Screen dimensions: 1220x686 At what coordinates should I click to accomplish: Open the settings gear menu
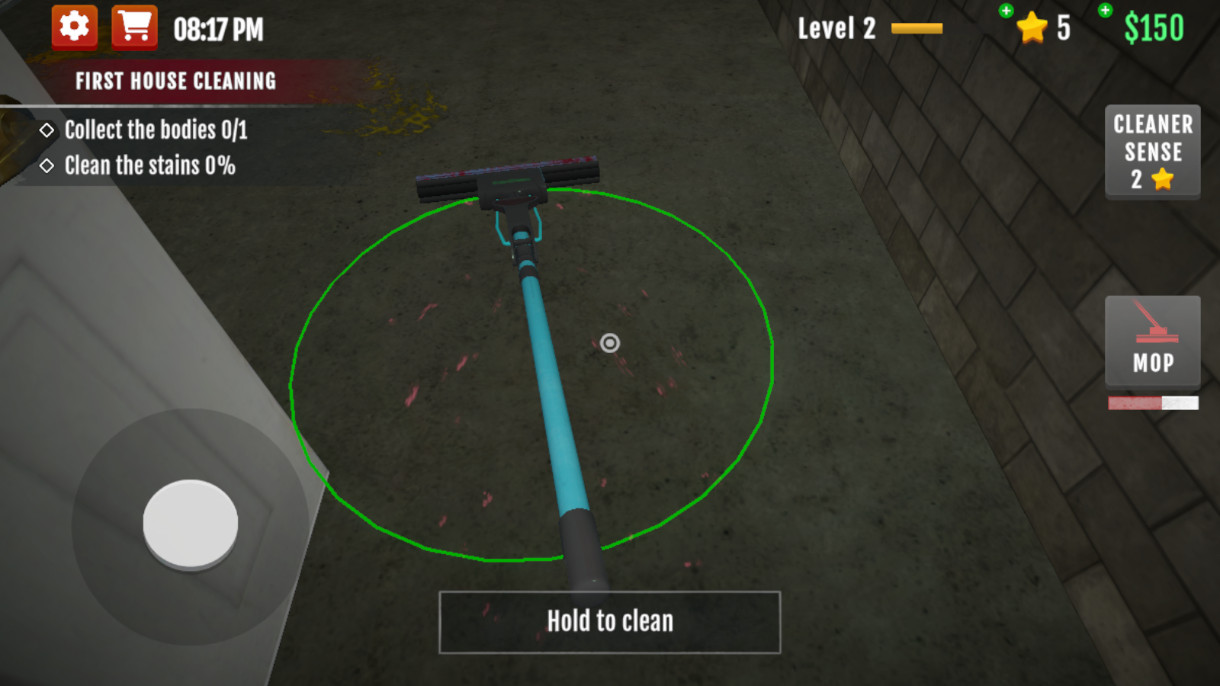(x=75, y=27)
